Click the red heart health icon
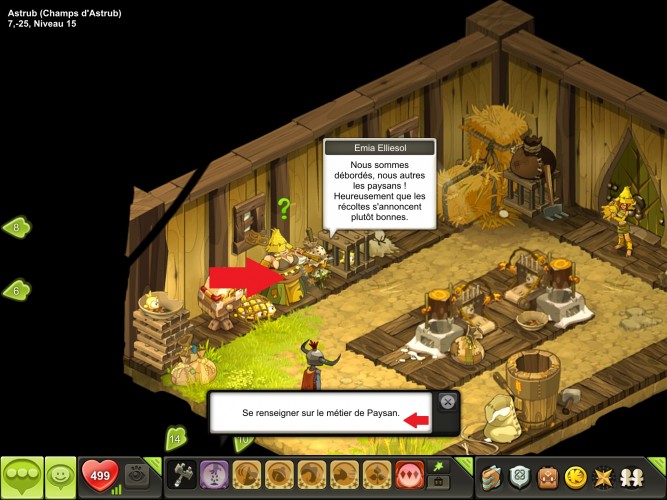The height and width of the screenshot is (500, 667). pos(99,474)
